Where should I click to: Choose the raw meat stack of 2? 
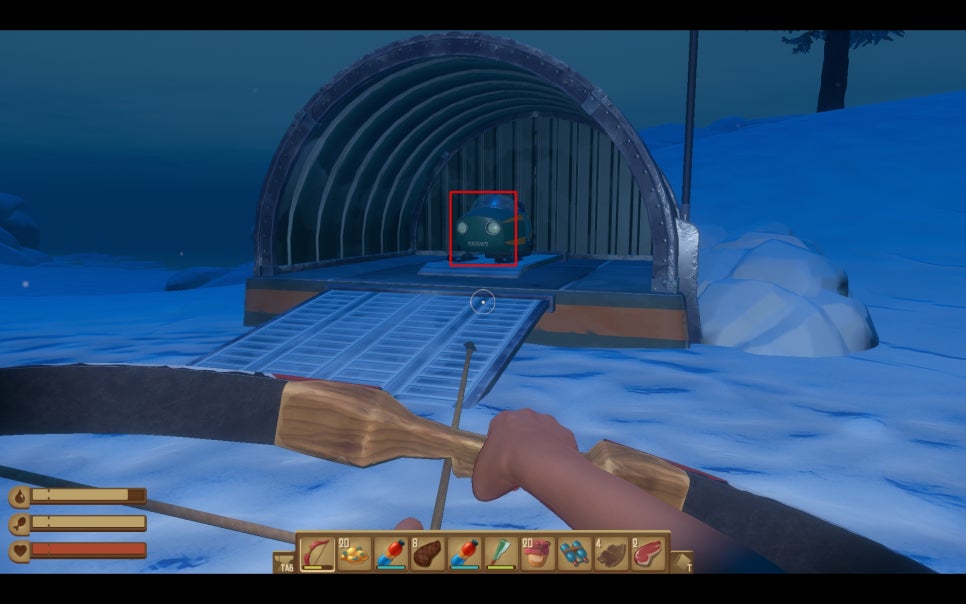(647, 552)
